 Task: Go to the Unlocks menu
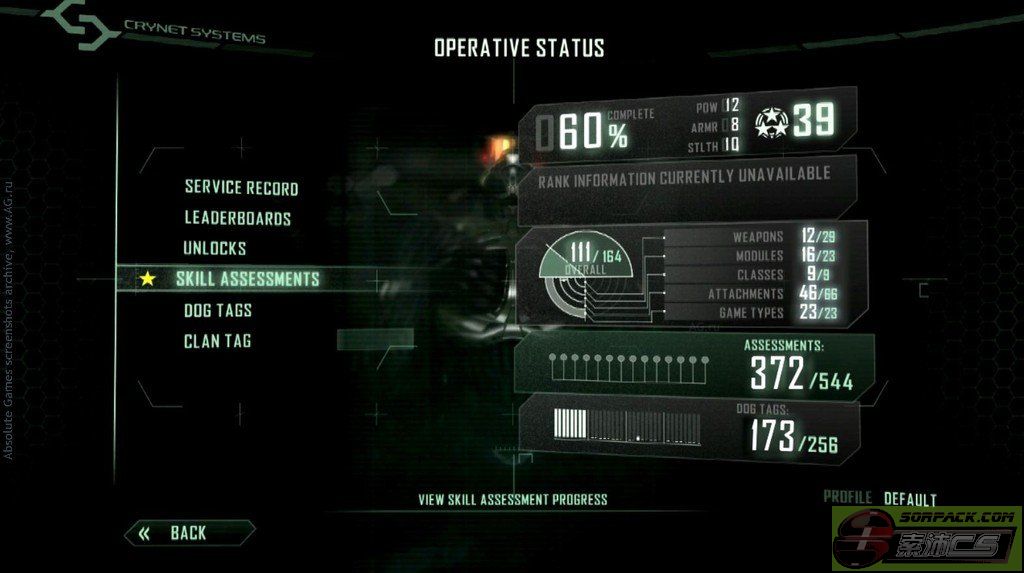214,248
